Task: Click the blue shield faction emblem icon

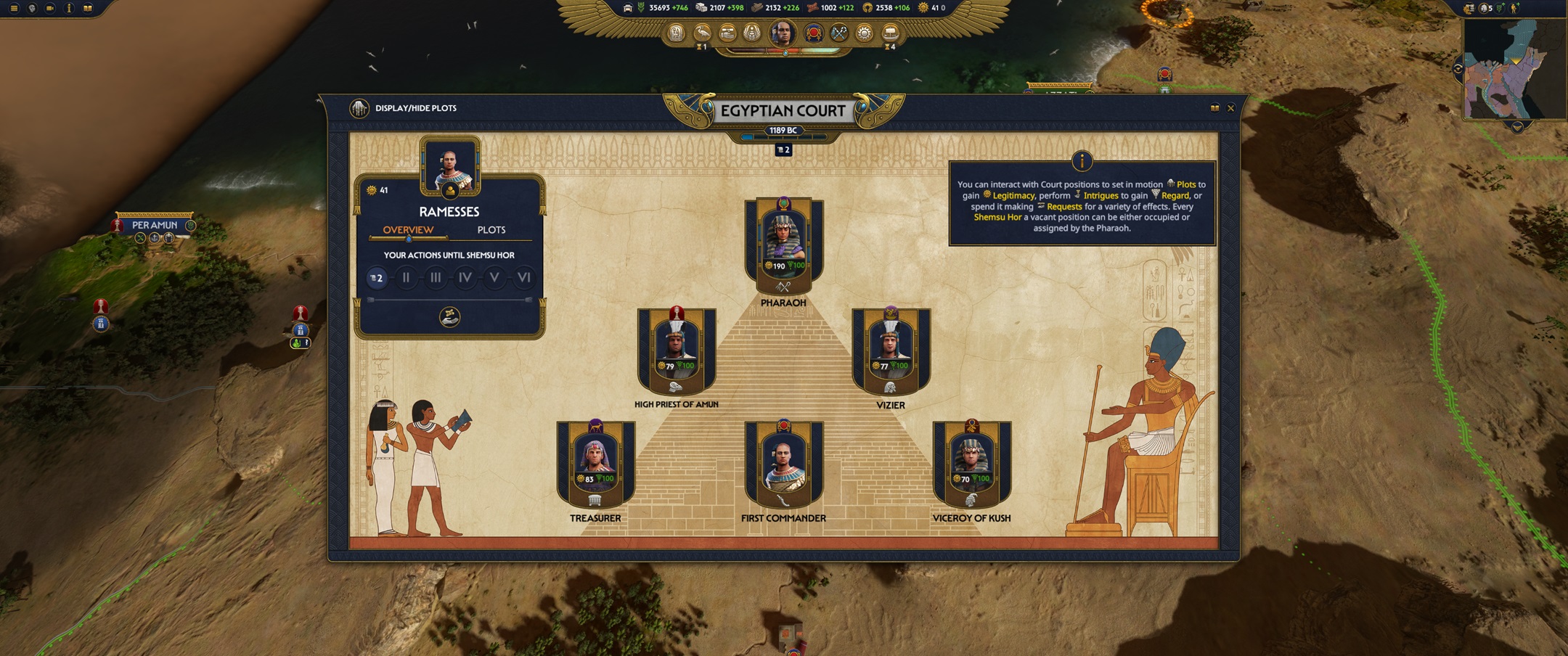Action: (x=813, y=33)
